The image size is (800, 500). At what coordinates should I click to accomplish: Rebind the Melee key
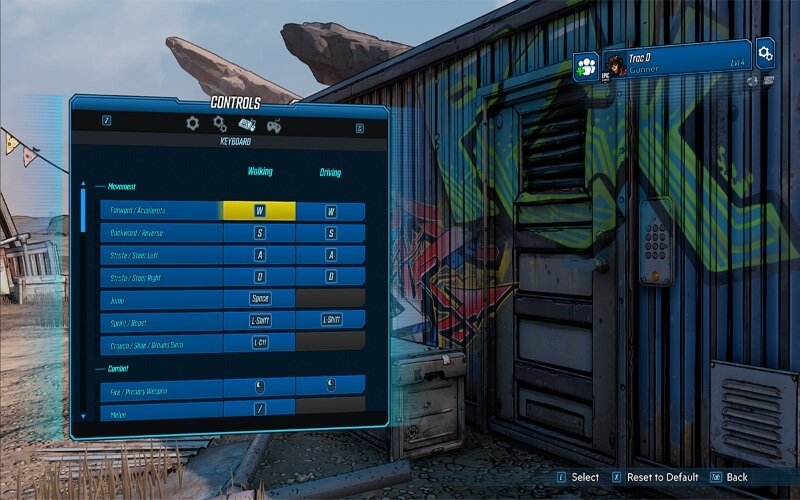point(259,408)
